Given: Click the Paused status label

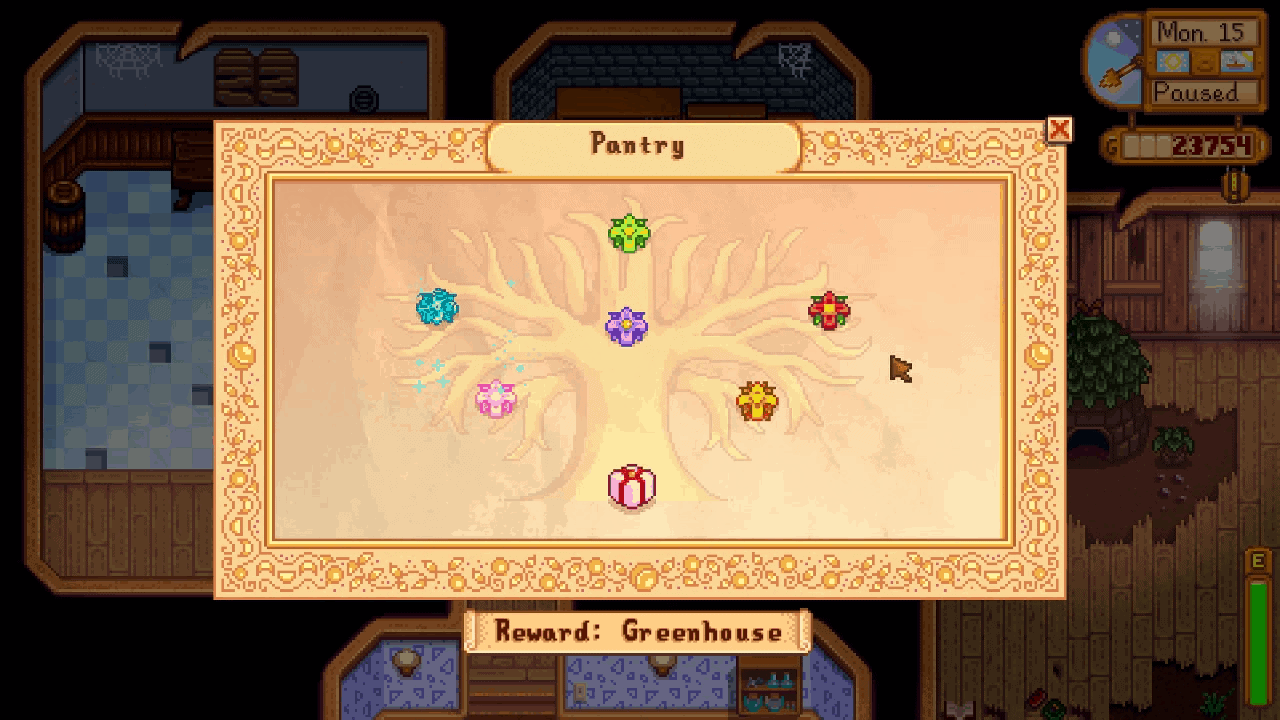Looking at the screenshot, I should click(x=1201, y=93).
